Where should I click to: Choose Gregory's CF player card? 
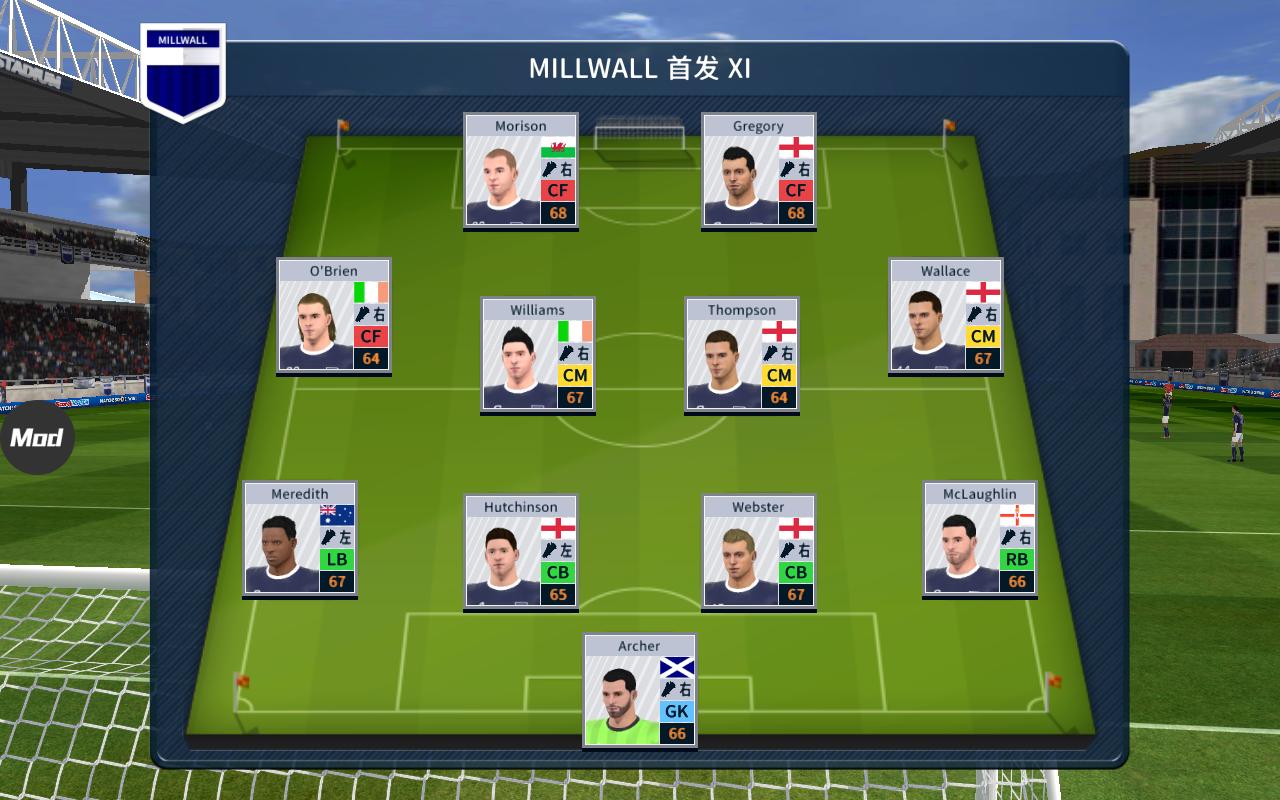(758, 171)
